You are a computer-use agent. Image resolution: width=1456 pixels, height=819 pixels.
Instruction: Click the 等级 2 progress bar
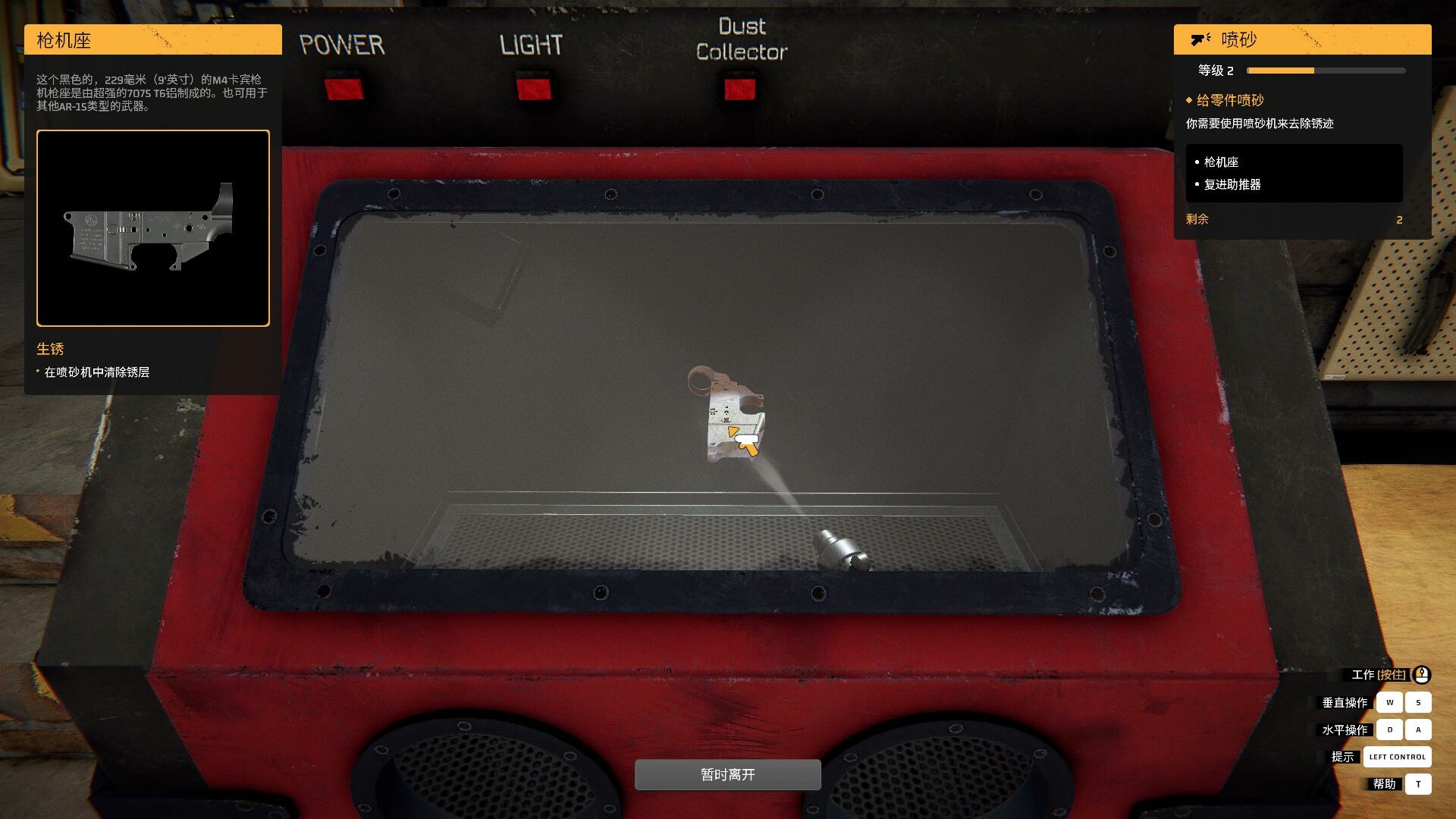click(1323, 71)
